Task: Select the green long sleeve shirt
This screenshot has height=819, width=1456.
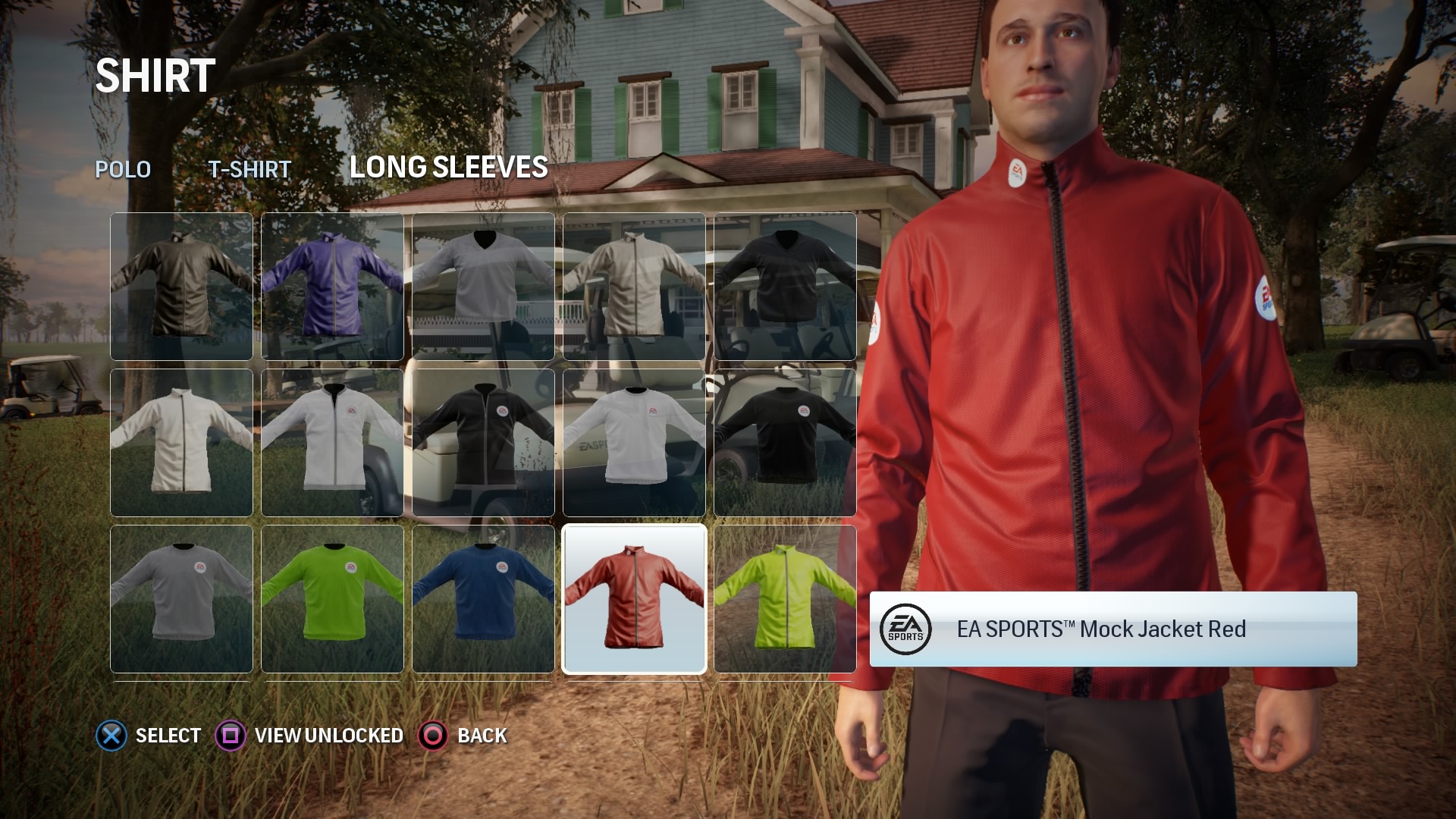Action: (331, 599)
